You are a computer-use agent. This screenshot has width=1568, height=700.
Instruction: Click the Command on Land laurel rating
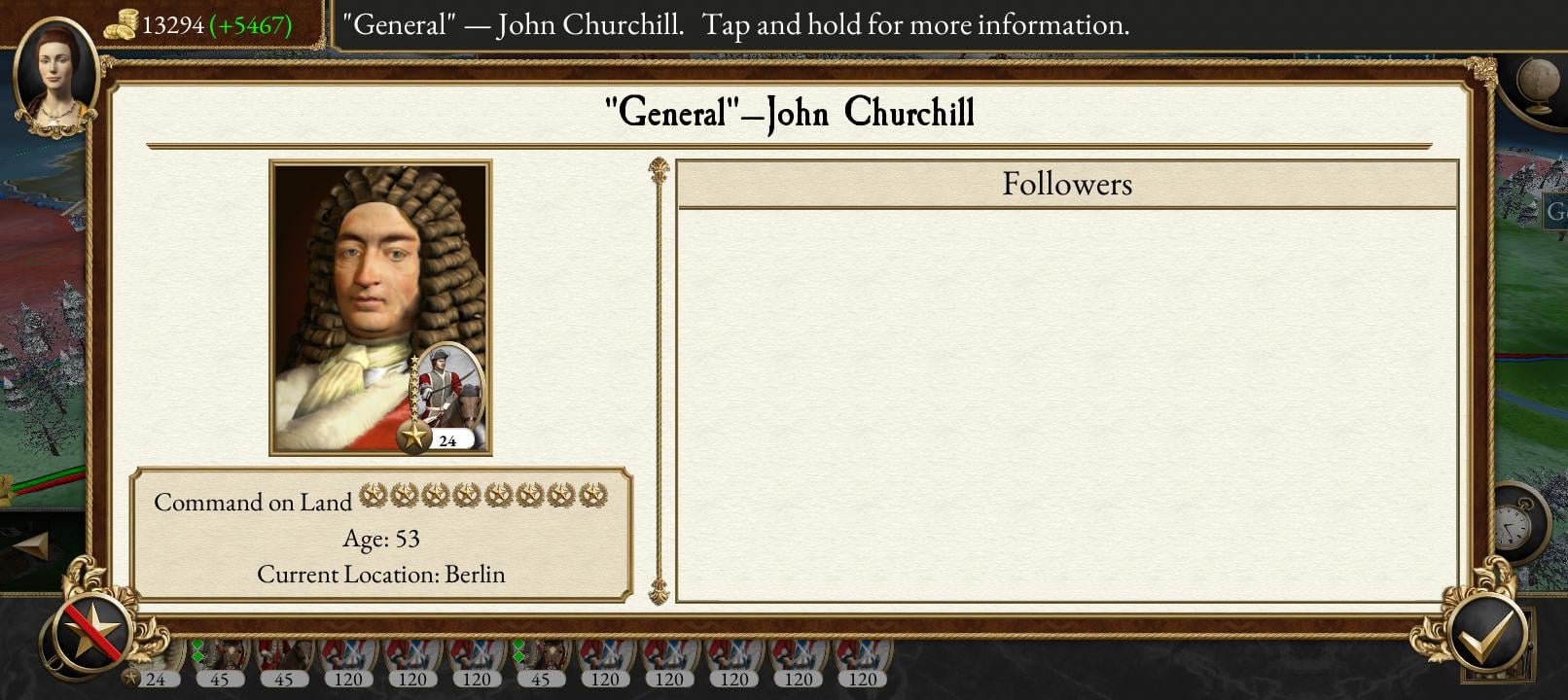click(x=481, y=497)
